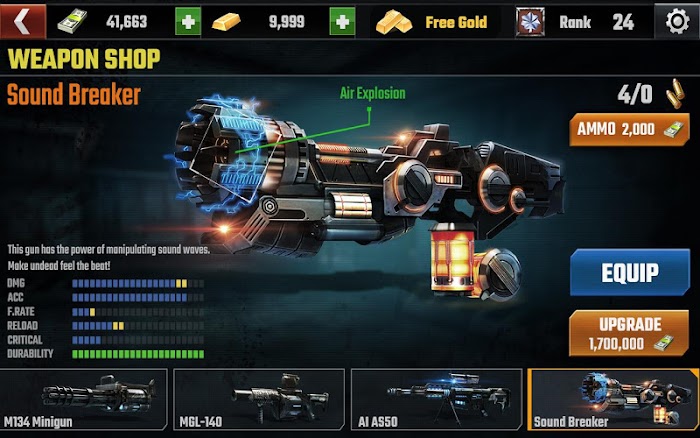Equip the Sound Breaker weapon
This screenshot has height=438, width=700.
[629, 272]
